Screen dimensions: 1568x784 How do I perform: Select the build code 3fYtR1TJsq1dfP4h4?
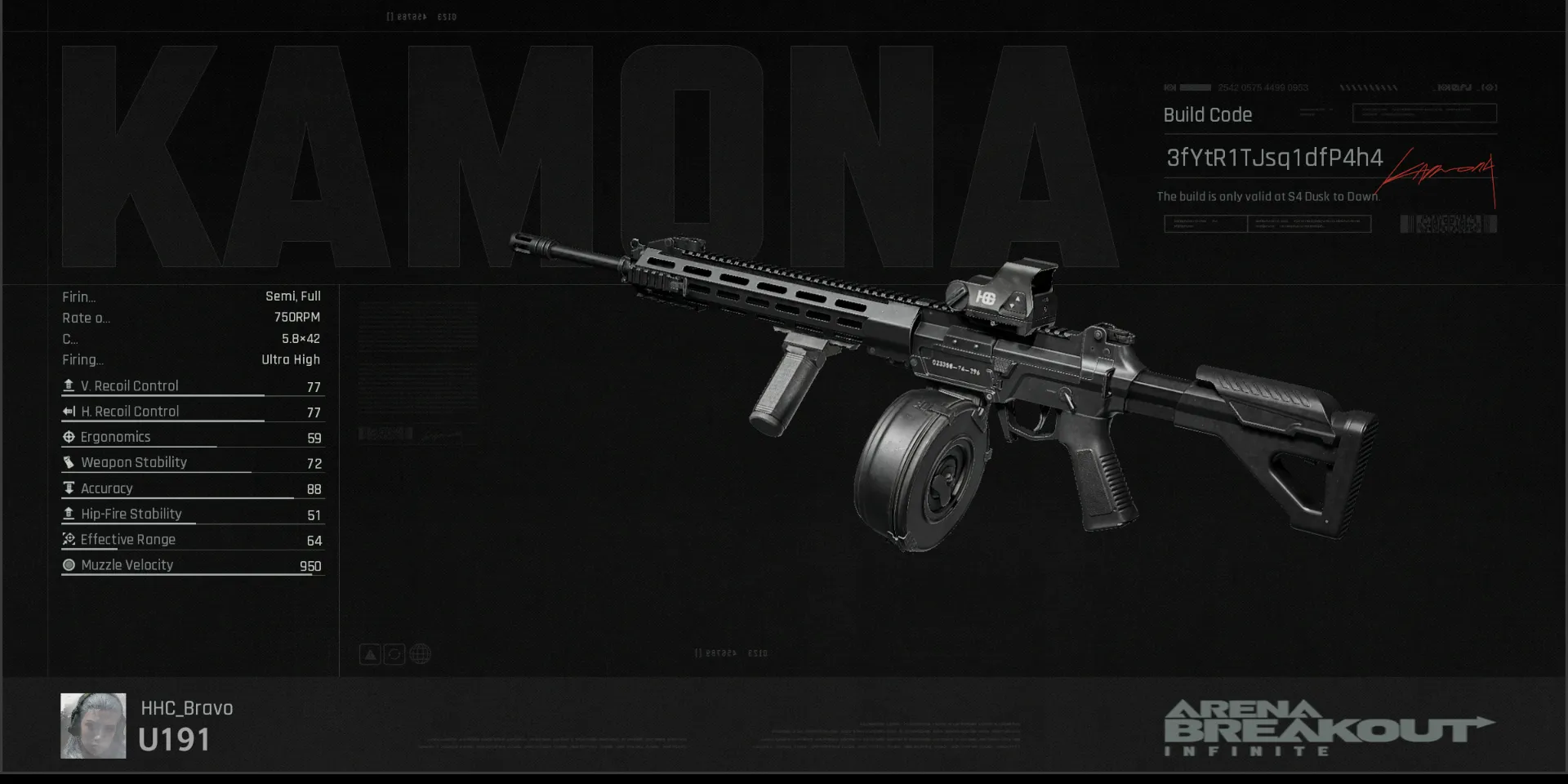click(x=1274, y=158)
